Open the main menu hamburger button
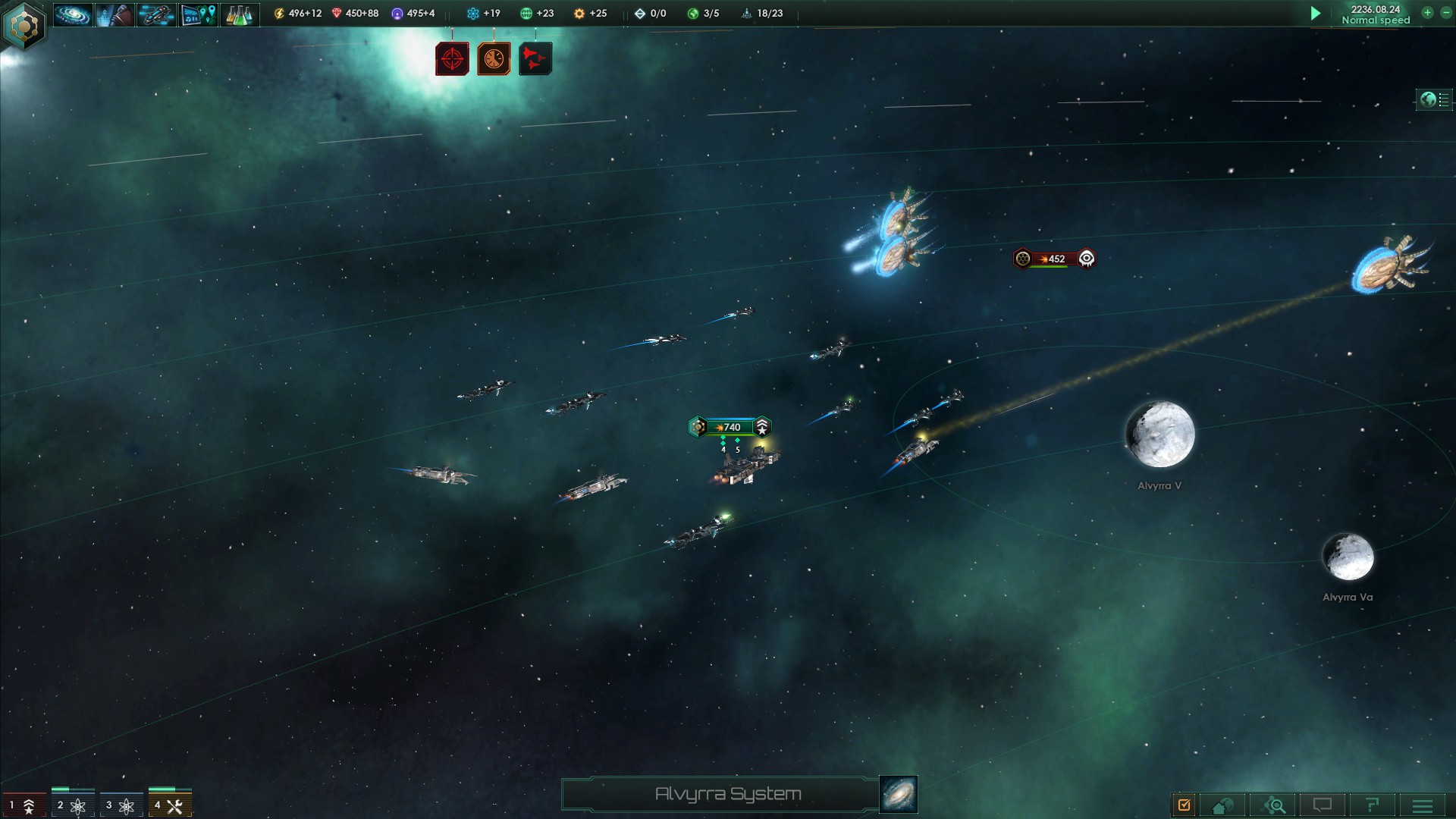This screenshot has width=1456, height=819. [x=1423, y=805]
